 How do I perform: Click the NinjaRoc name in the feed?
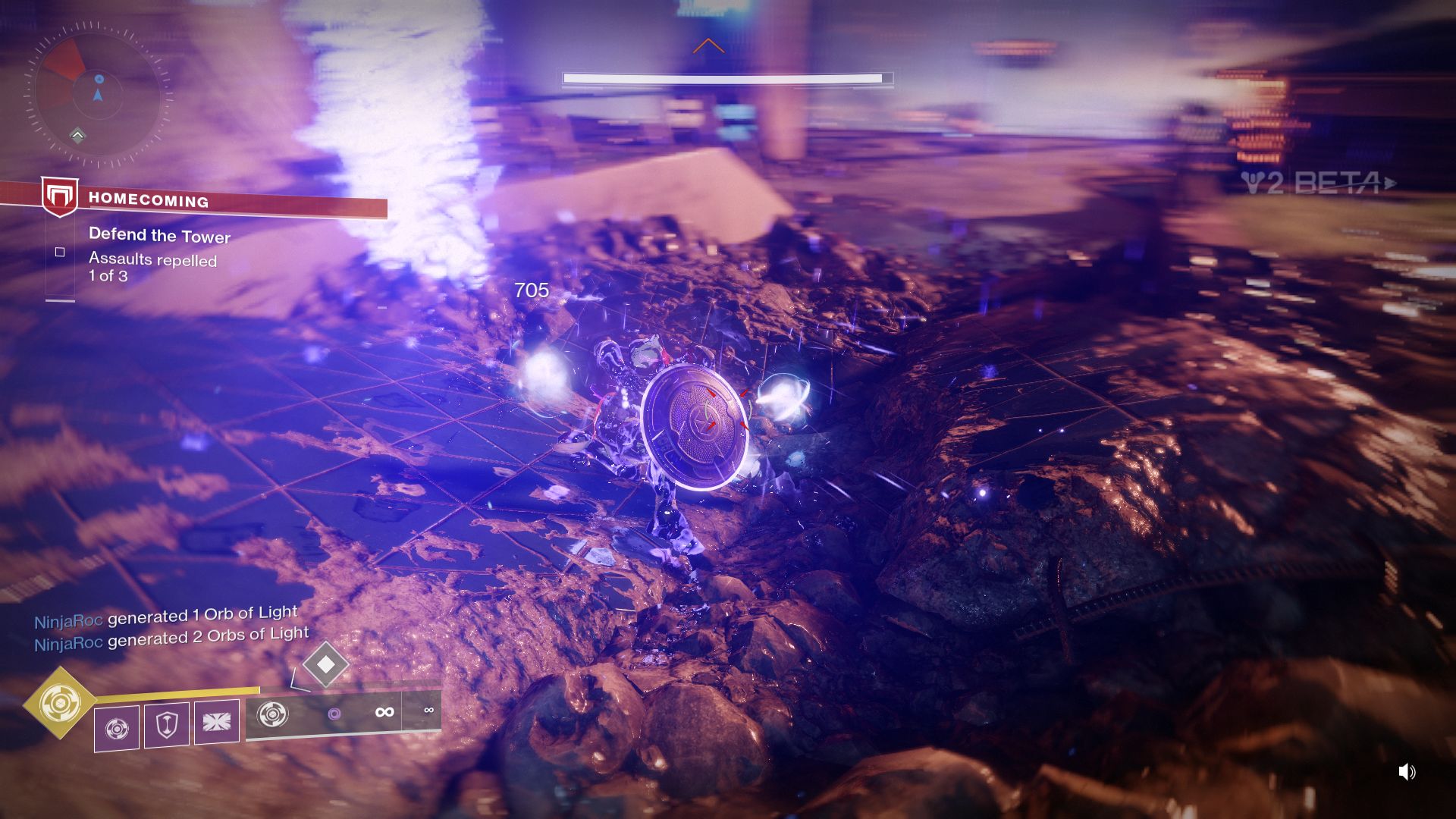tap(68, 621)
